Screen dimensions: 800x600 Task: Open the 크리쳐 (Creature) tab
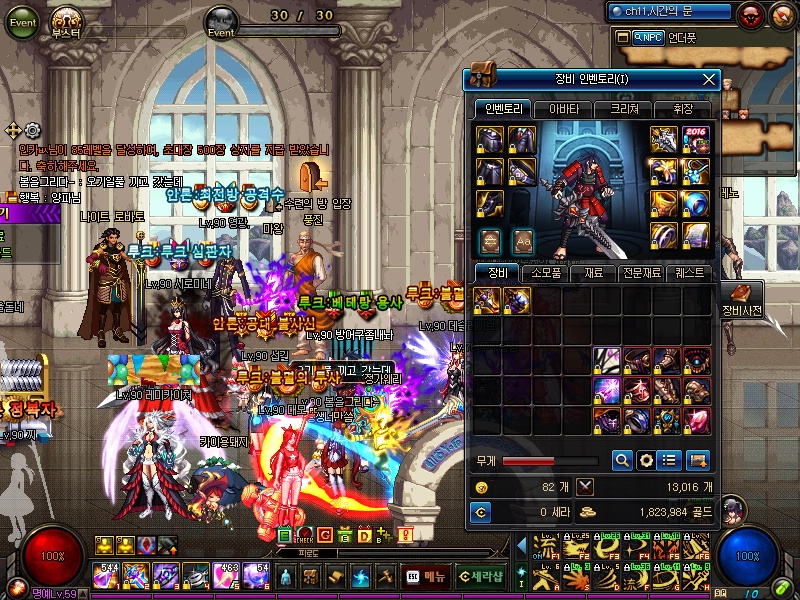click(x=622, y=109)
